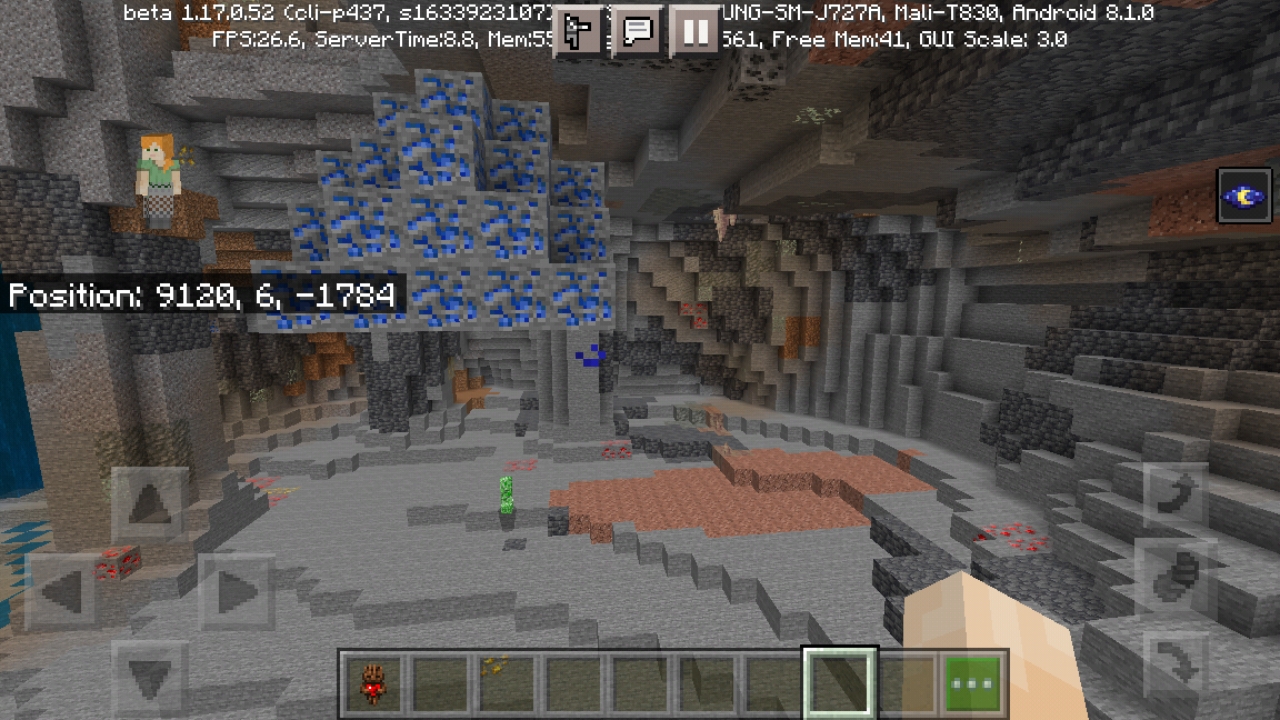Image resolution: width=1280 pixels, height=720 pixels.
Task: Select the highlighted empty hotbar slot
Action: [x=840, y=685]
